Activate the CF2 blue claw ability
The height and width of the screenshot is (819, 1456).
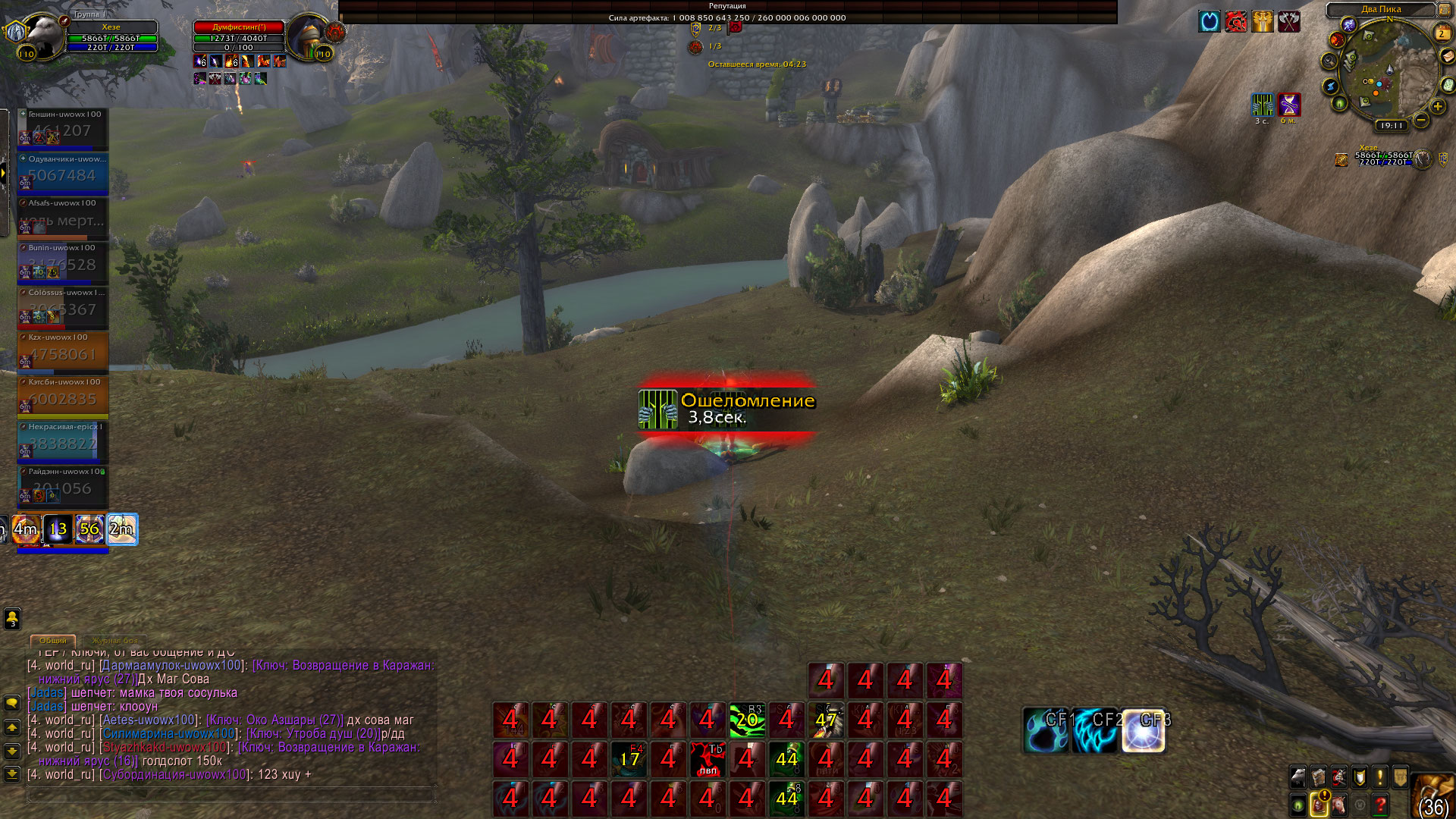click(1095, 730)
